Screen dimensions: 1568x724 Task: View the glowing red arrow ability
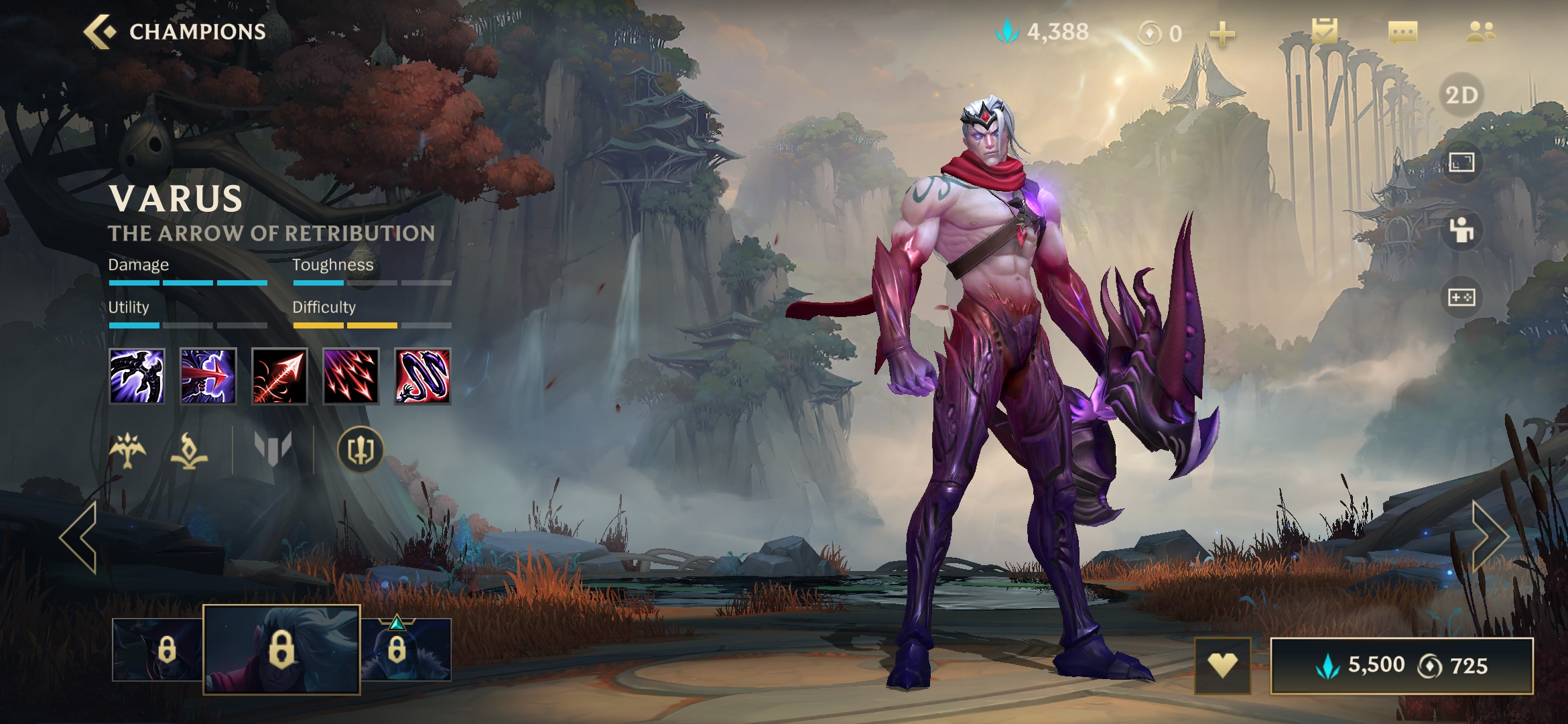click(208, 376)
